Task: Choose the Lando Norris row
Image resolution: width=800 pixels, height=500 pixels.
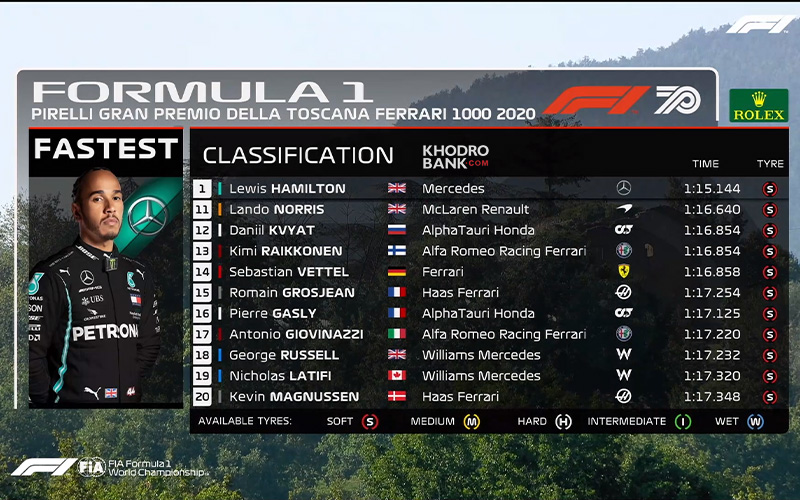Action: (488, 209)
